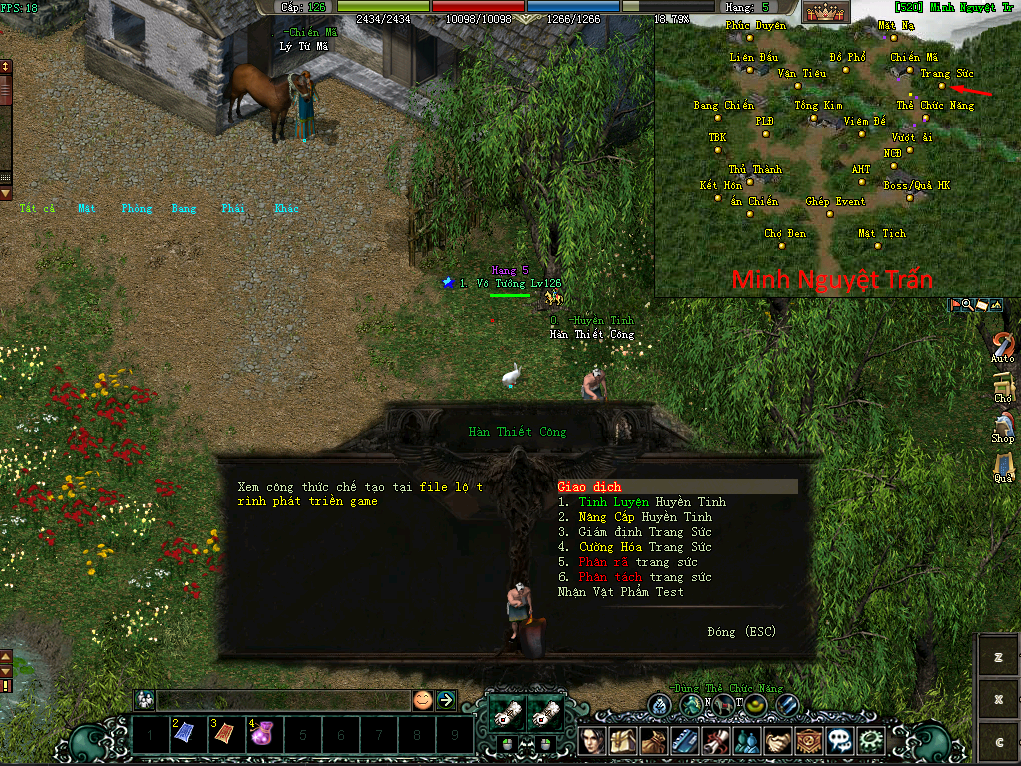Image resolution: width=1021 pixels, height=766 pixels.
Task: Choose the Giao dịch dialogue entry
Action: coord(590,487)
